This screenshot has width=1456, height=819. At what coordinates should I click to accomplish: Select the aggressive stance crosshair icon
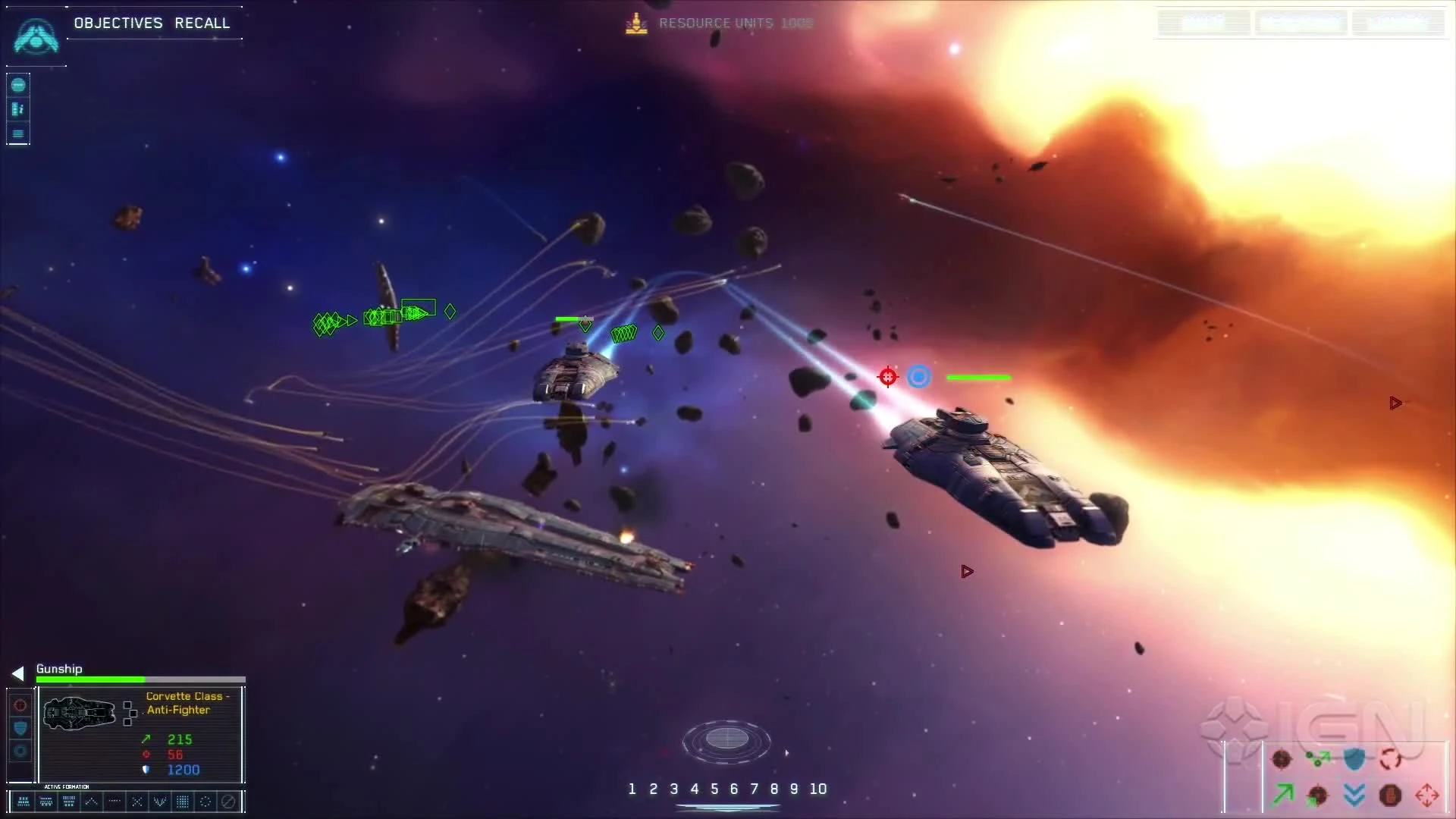point(20,706)
